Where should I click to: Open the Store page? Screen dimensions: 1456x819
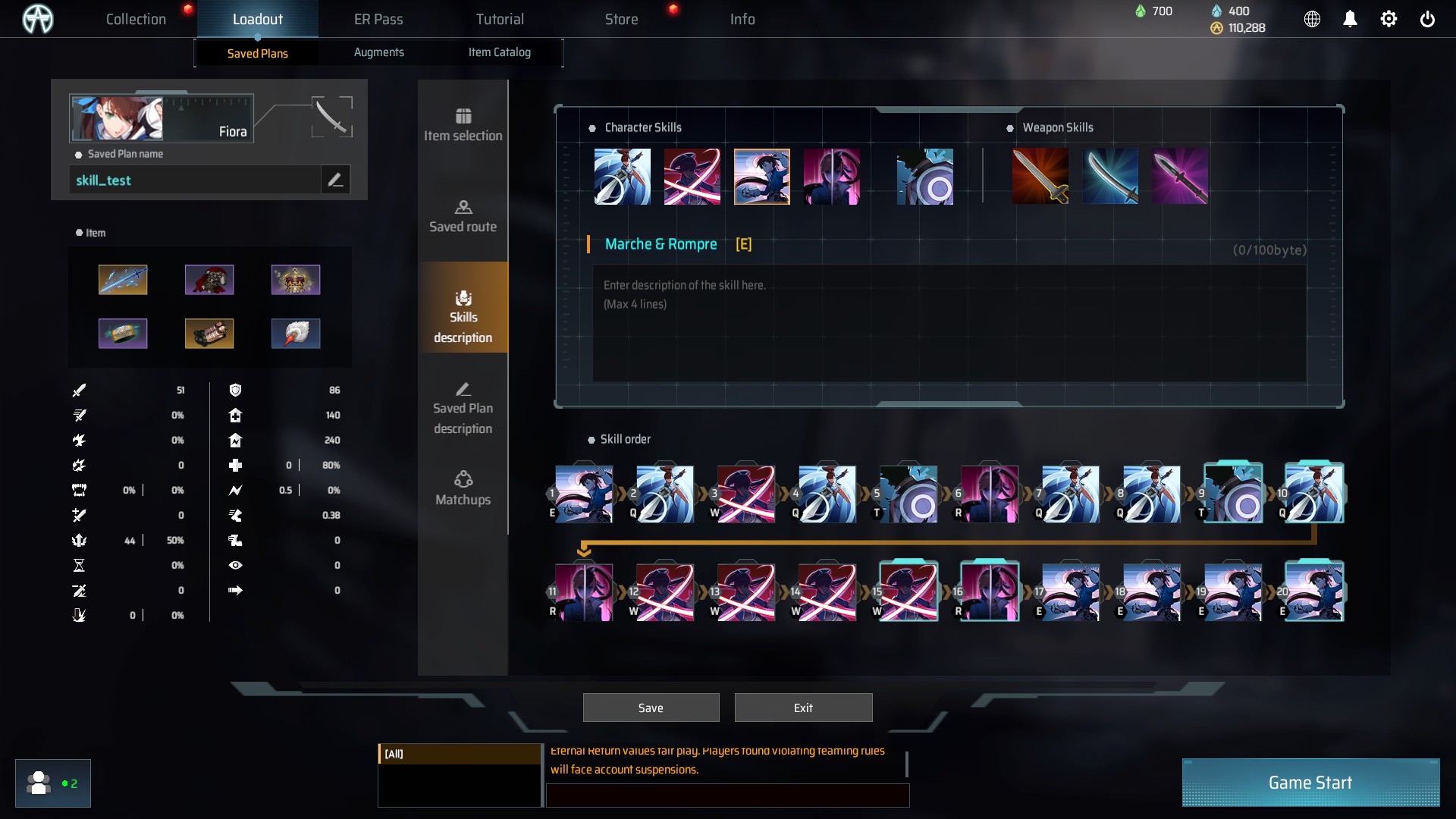[621, 19]
